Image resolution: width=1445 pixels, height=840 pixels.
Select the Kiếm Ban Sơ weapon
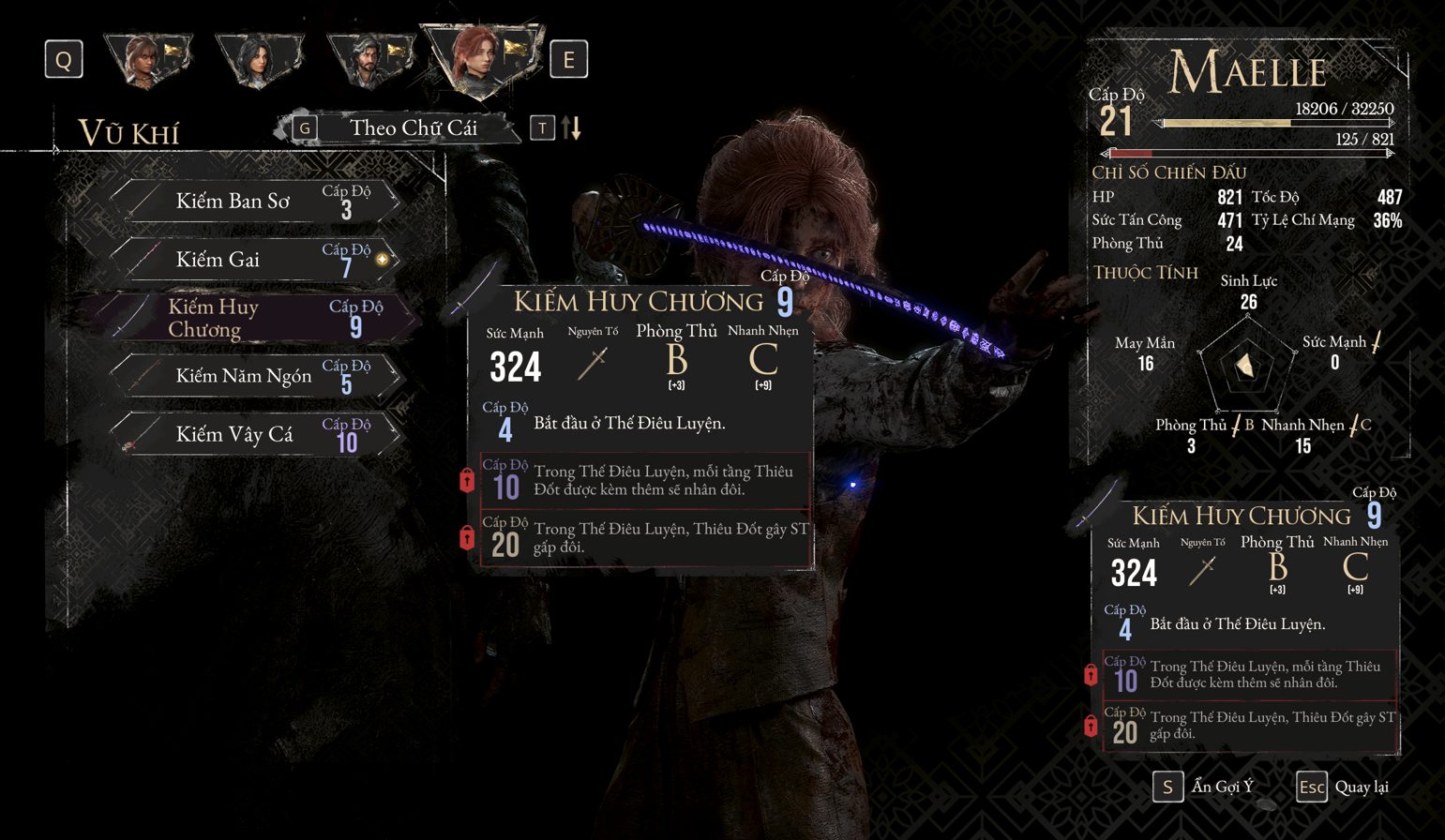[x=255, y=202]
